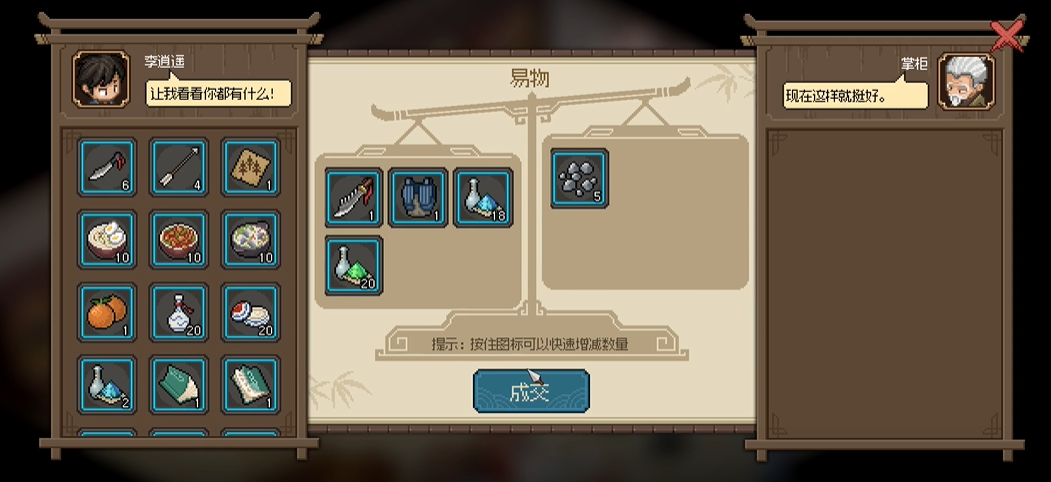This screenshot has height=482, width=1051.
Task: Close the barter window with red X
Action: click(1007, 36)
